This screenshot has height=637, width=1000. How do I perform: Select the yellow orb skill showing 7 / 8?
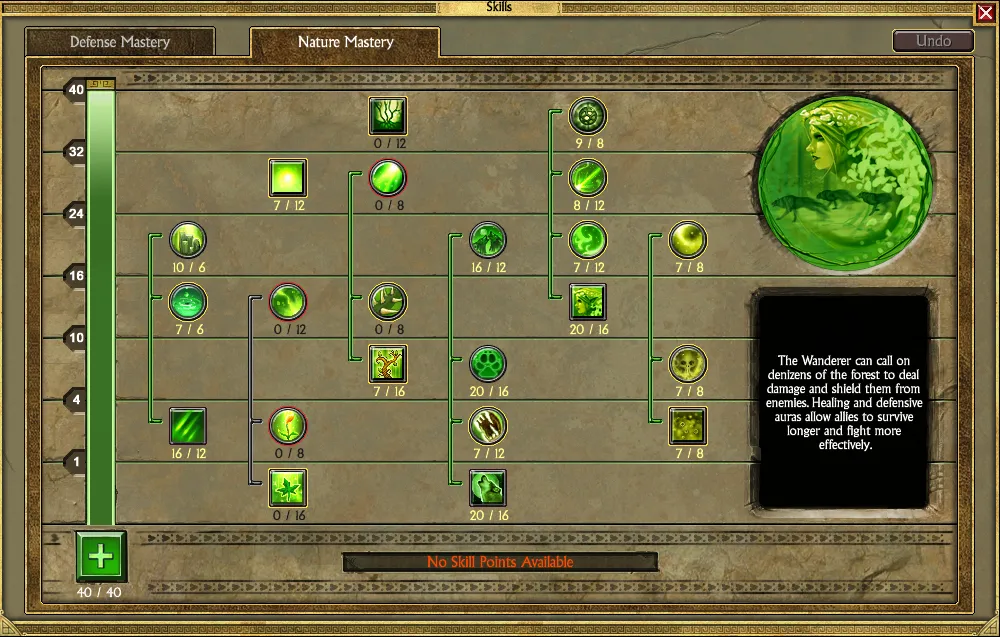pyautogui.click(x=688, y=240)
